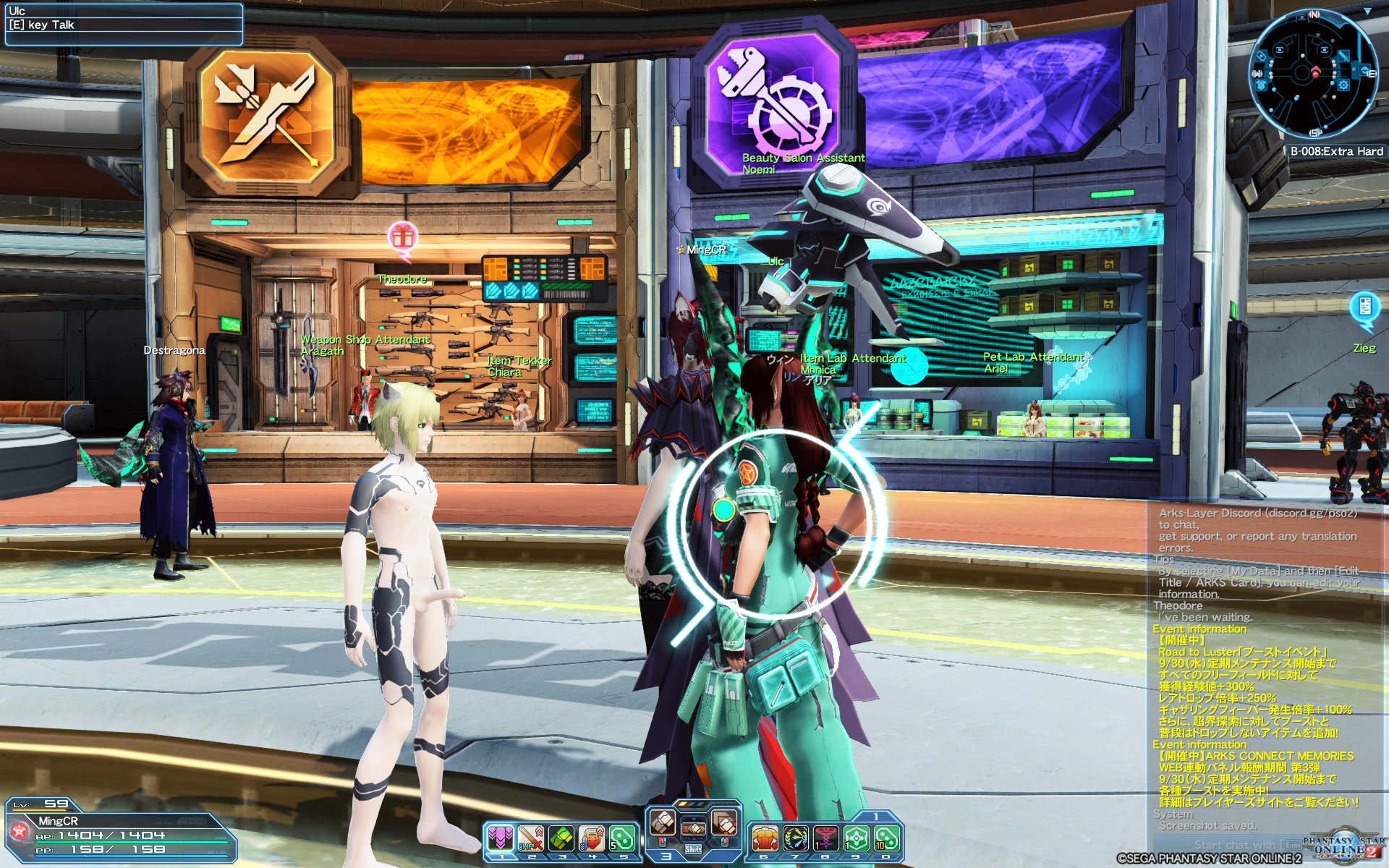The height and width of the screenshot is (868, 1389).
Task: Click Zieg's blue chat bubble icon
Action: 1365,307
